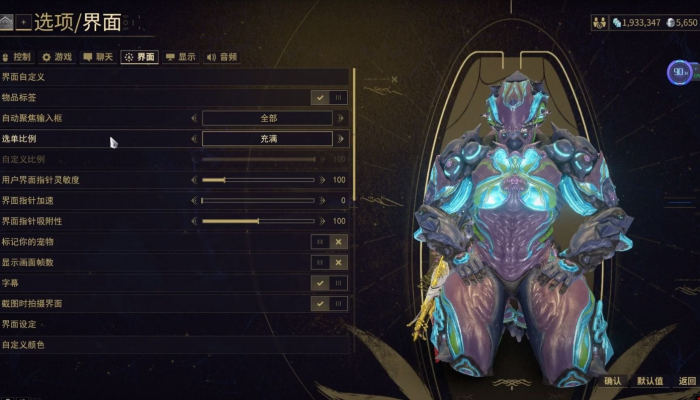The width and height of the screenshot is (700, 400).
Task: Toggle the 物品标签 item labels switch
Action: pyautogui.click(x=329, y=98)
